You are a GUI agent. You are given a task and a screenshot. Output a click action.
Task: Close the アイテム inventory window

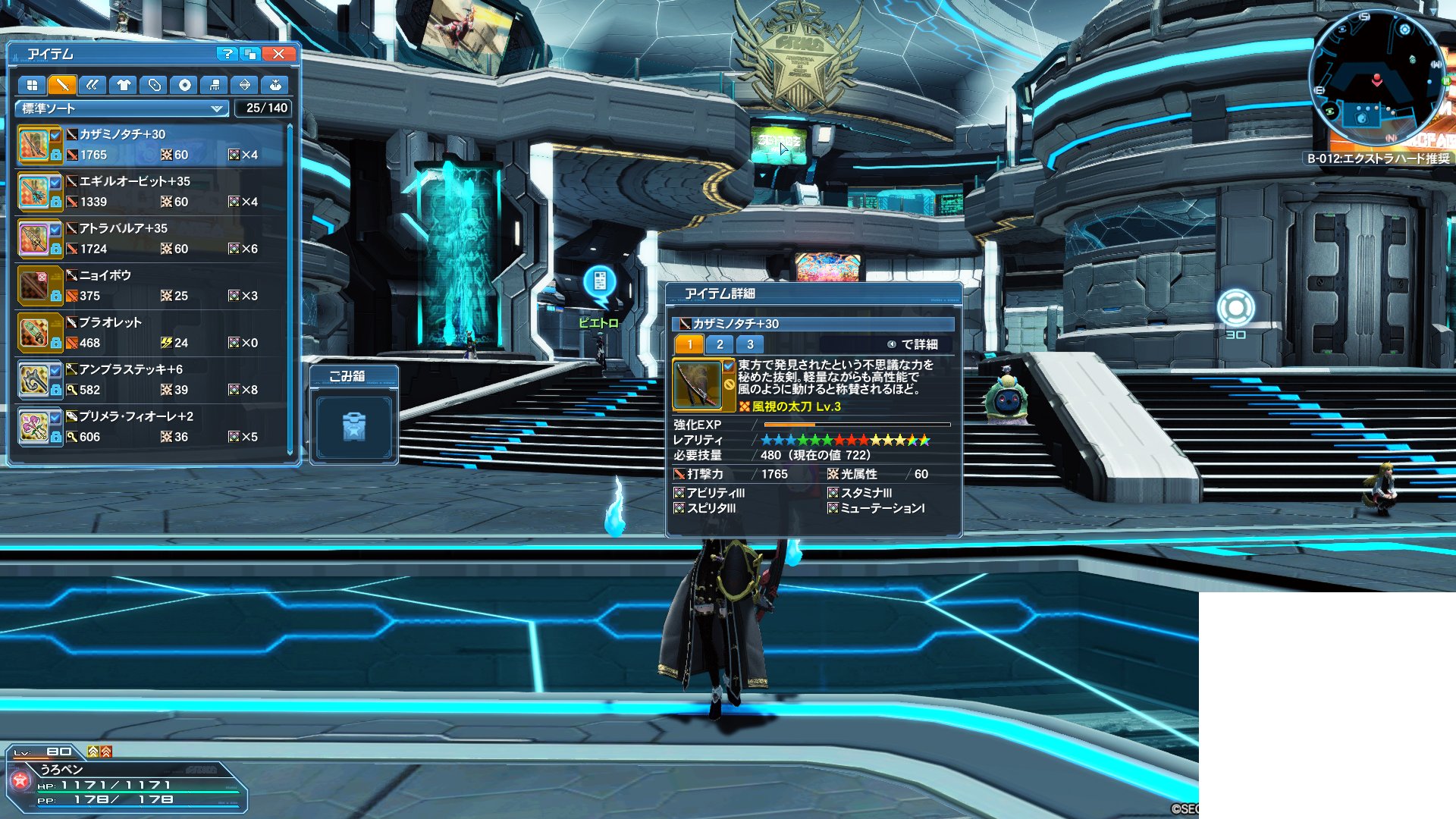[278, 54]
